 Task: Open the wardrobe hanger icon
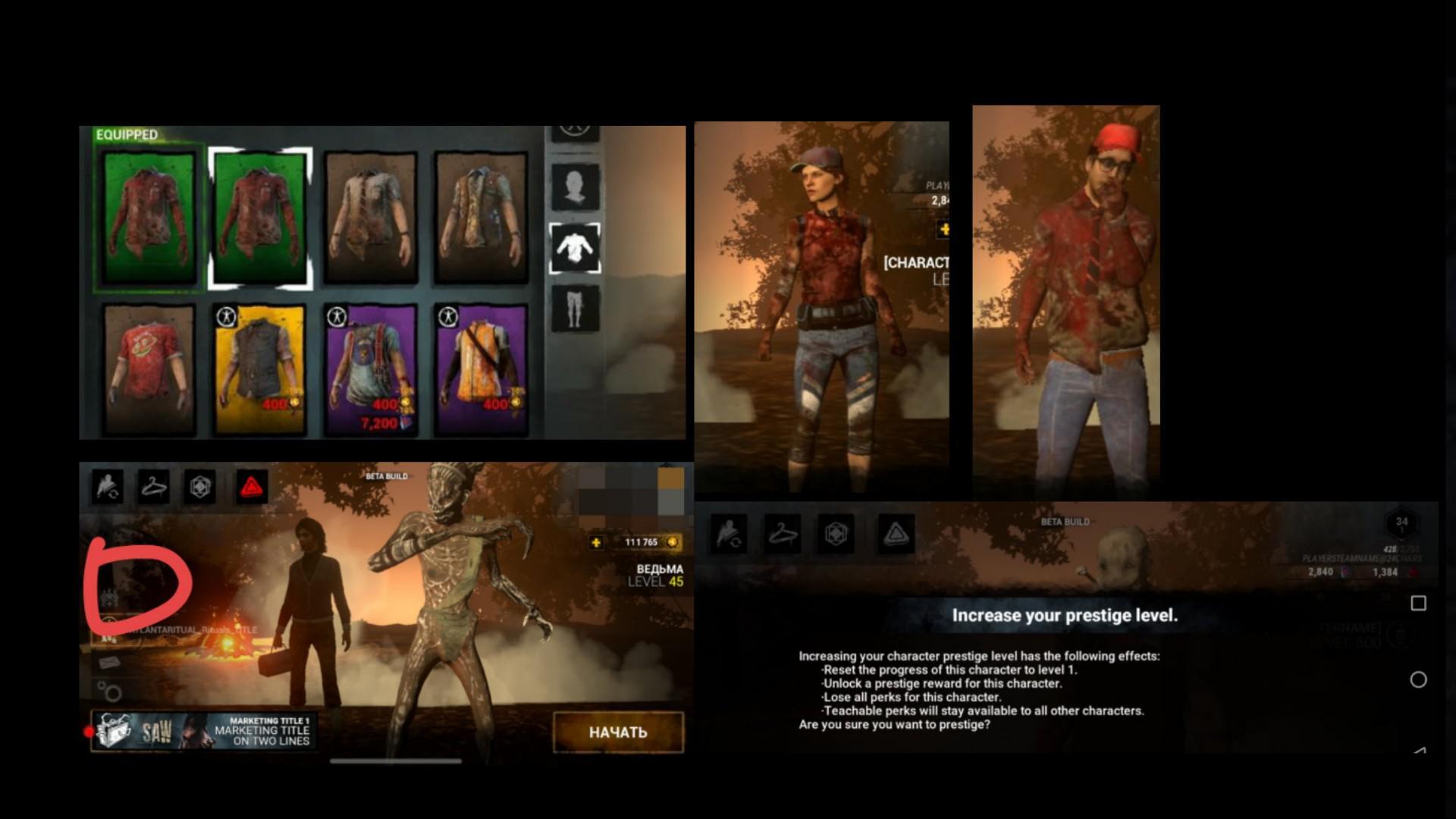pyautogui.click(x=154, y=486)
